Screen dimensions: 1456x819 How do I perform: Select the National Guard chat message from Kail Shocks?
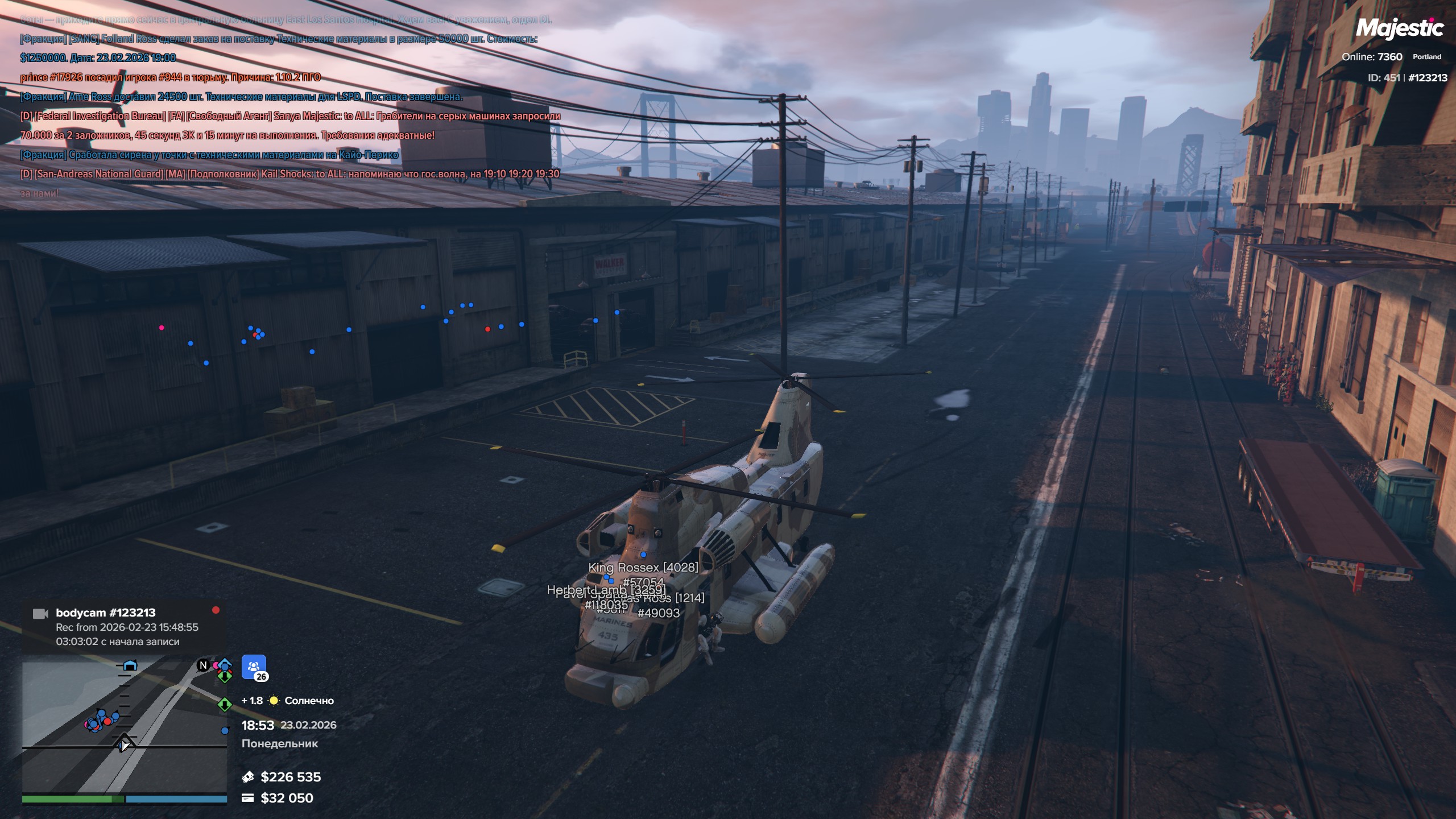(x=289, y=174)
